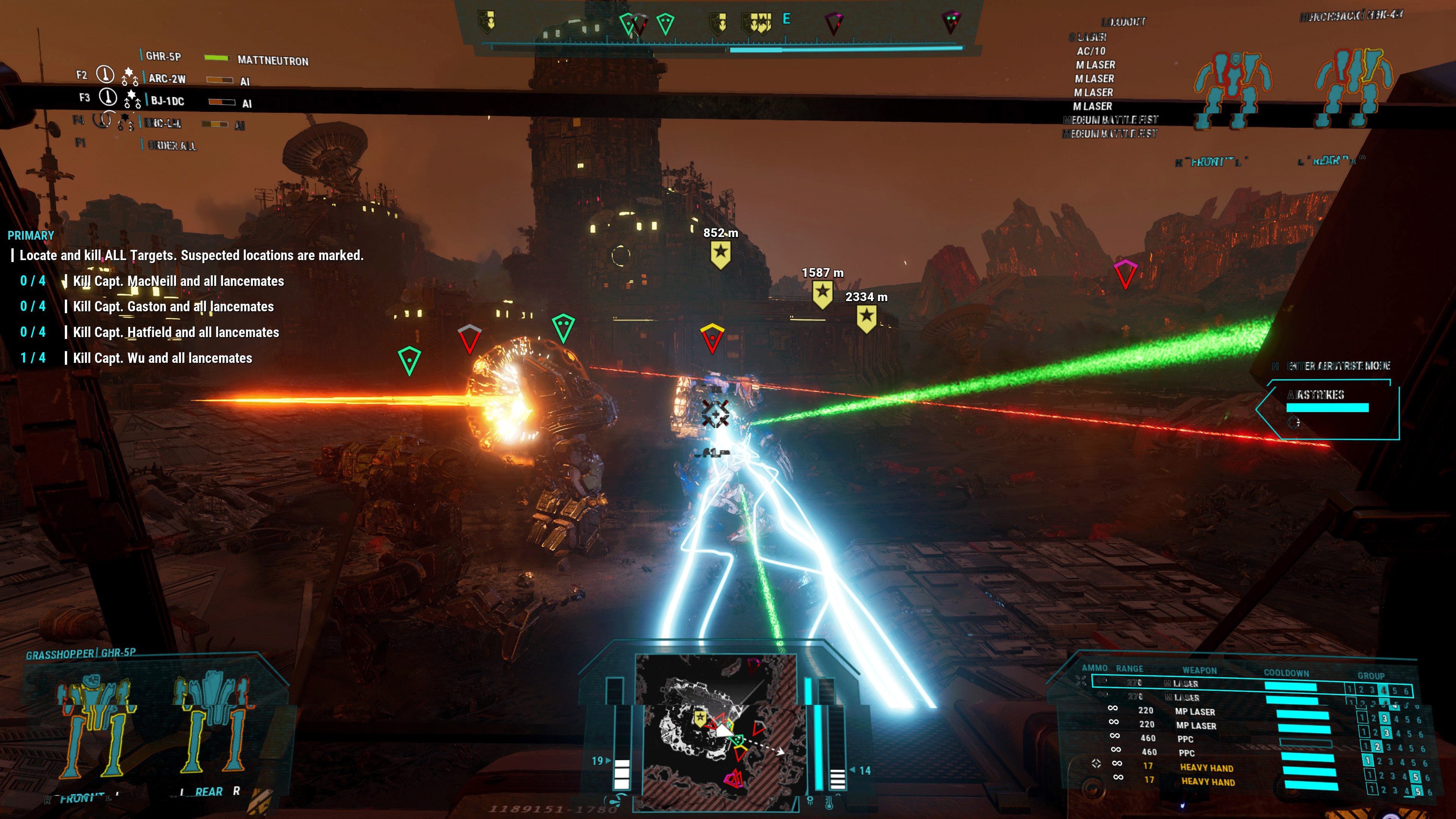The width and height of the screenshot is (1456, 819).
Task: Toggle group 4 assignment for the M LASER
Action: [1384, 690]
